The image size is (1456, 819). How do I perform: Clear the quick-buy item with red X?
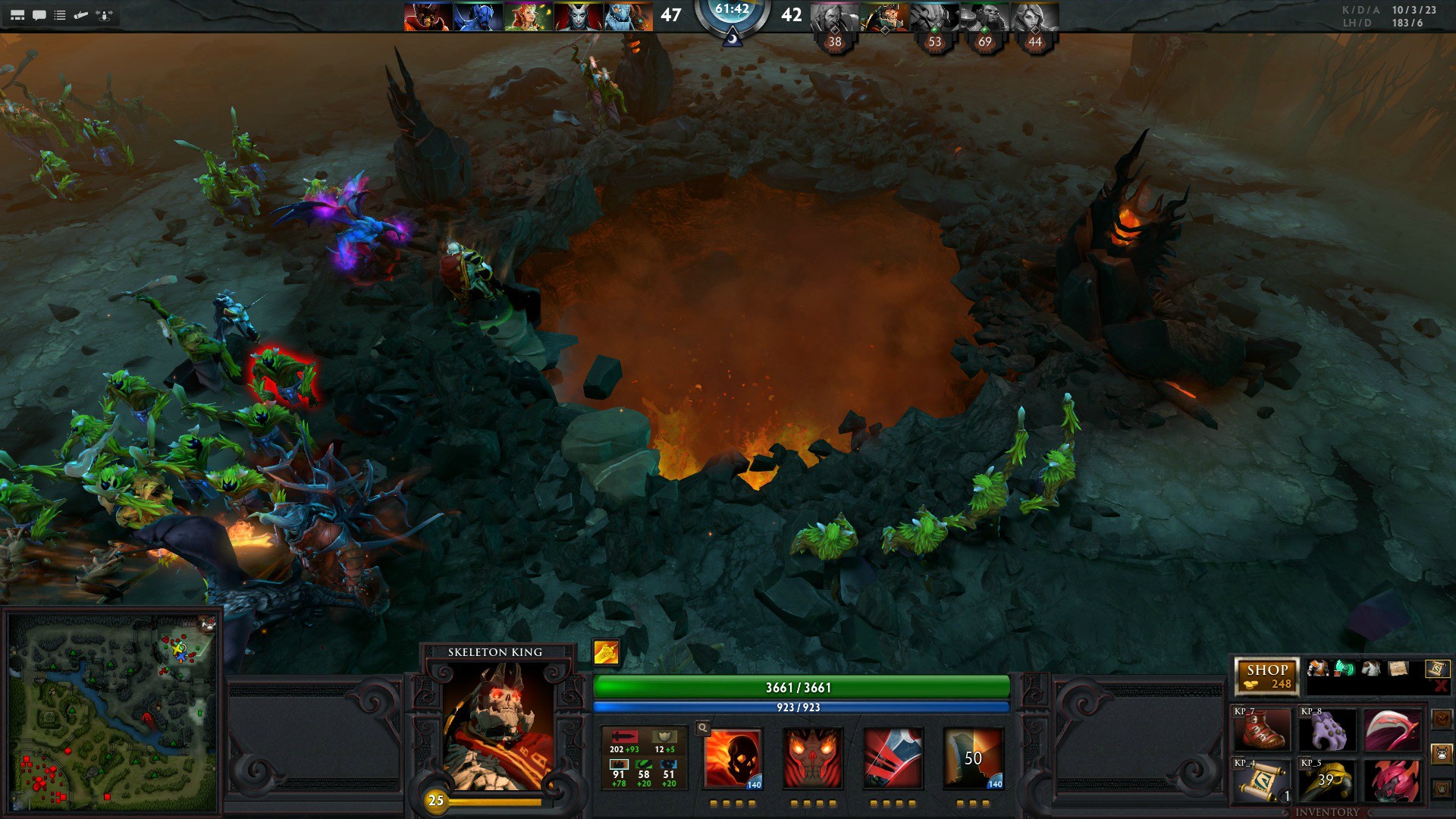[1441, 686]
